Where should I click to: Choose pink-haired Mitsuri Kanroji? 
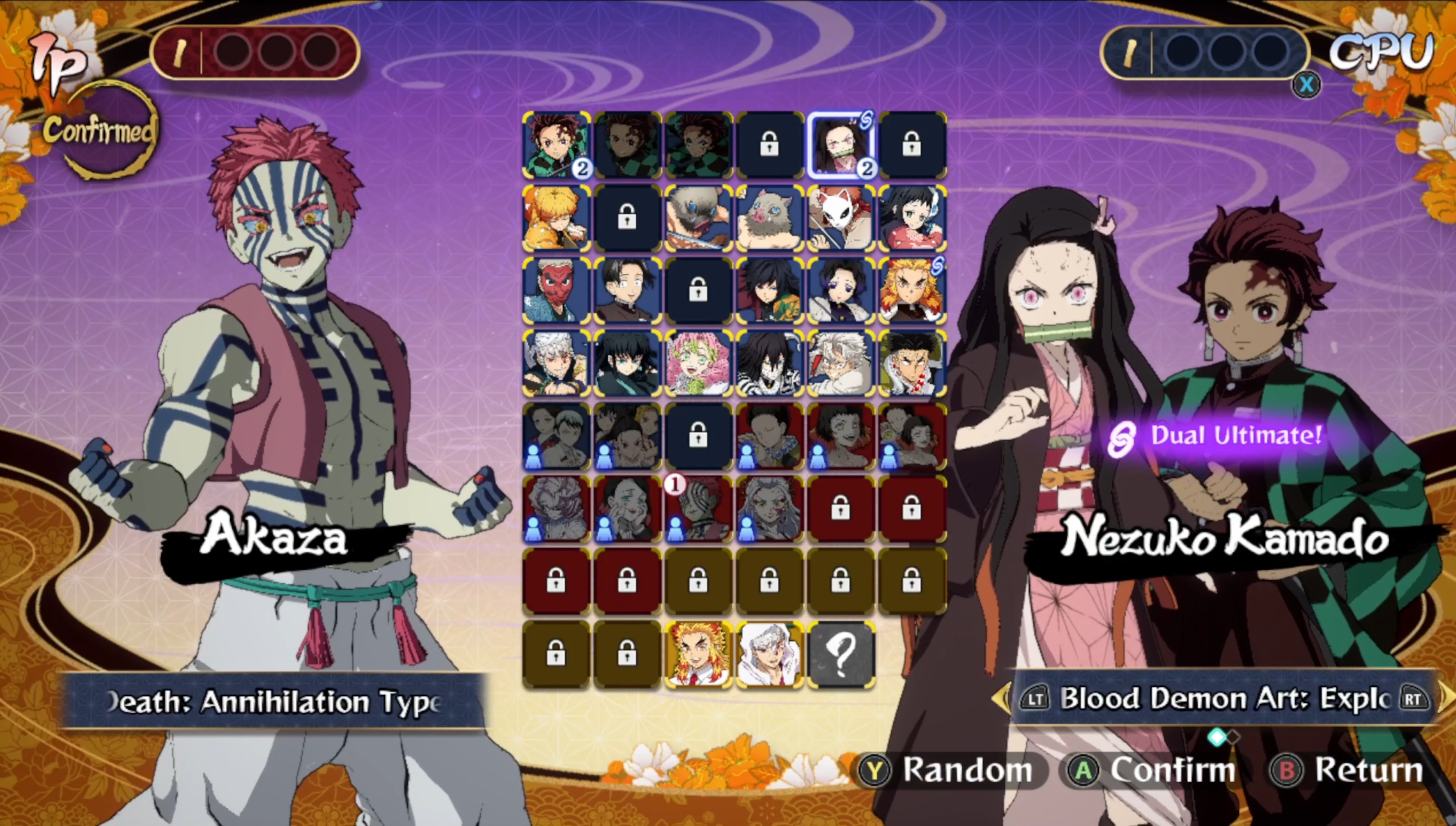click(698, 363)
